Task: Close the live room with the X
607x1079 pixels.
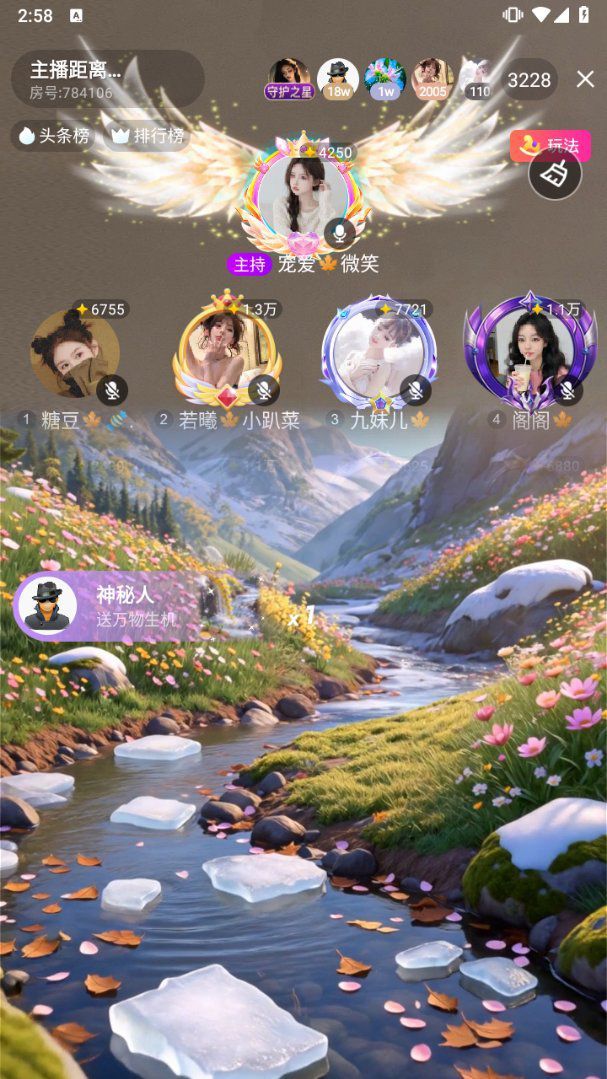Action: pyautogui.click(x=585, y=79)
